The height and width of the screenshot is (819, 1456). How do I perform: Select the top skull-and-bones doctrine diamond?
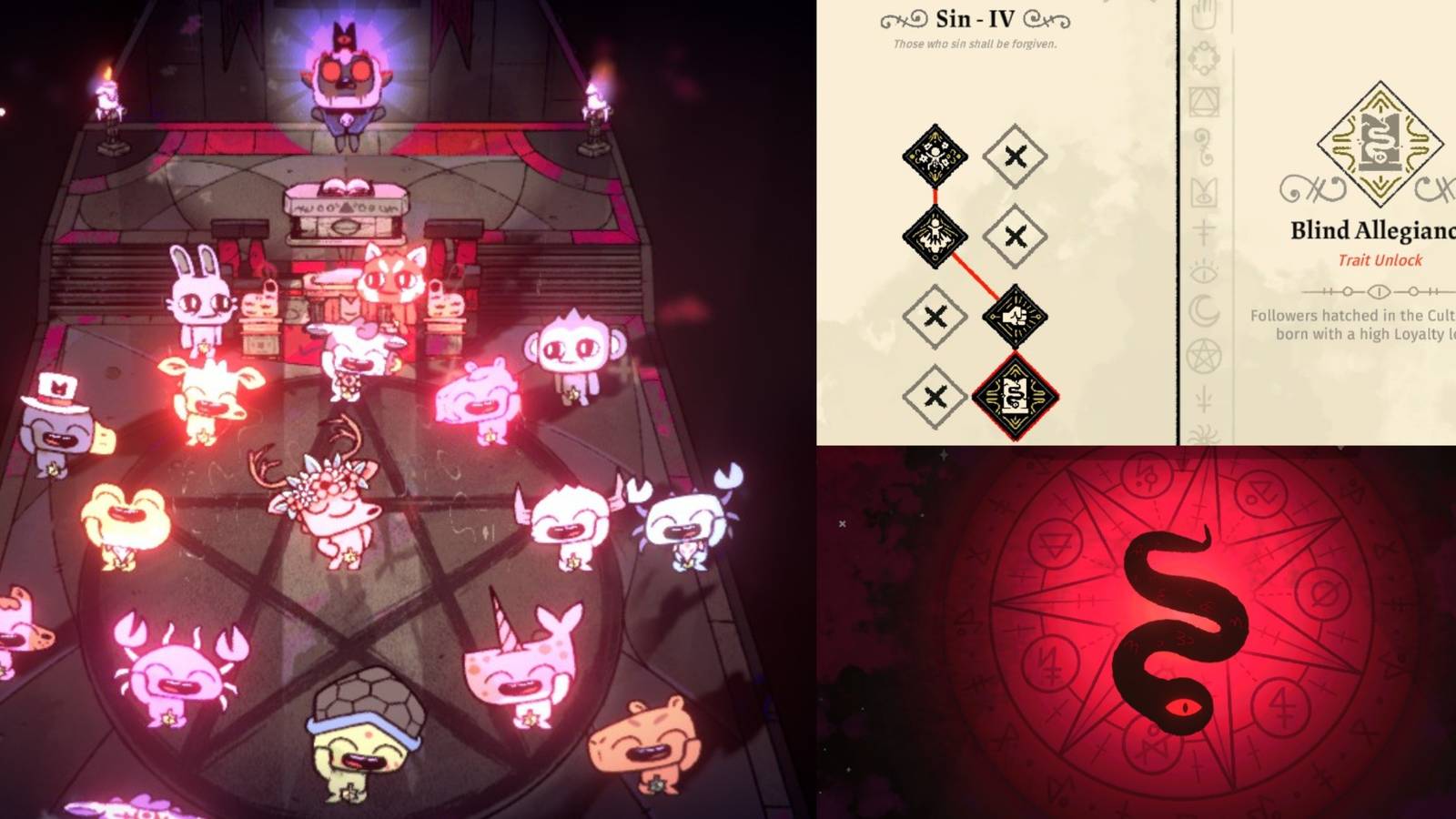[935, 156]
